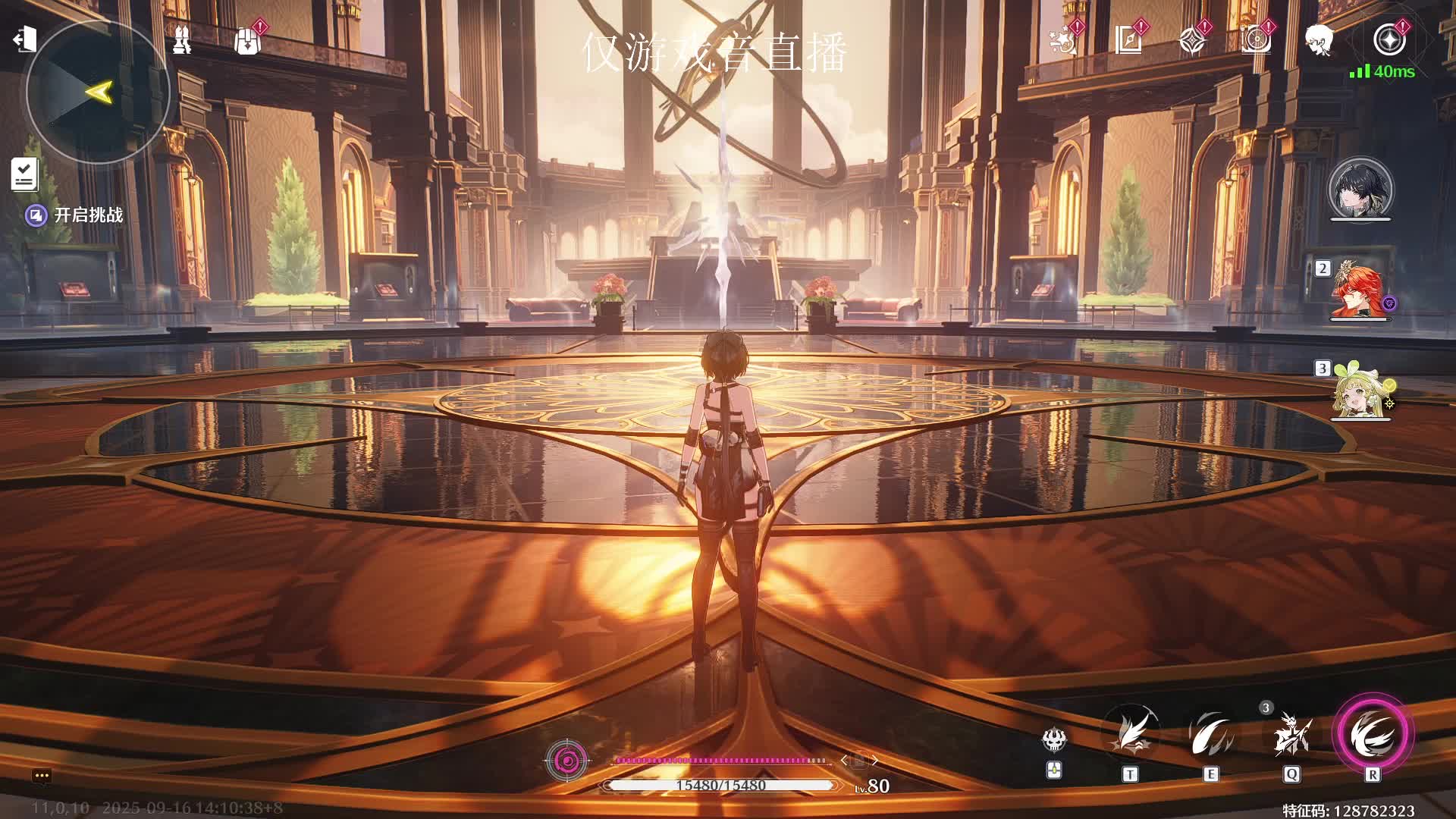The height and width of the screenshot is (819, 1456).
Task: Click the exit door icon
Action: click(24, 39)
